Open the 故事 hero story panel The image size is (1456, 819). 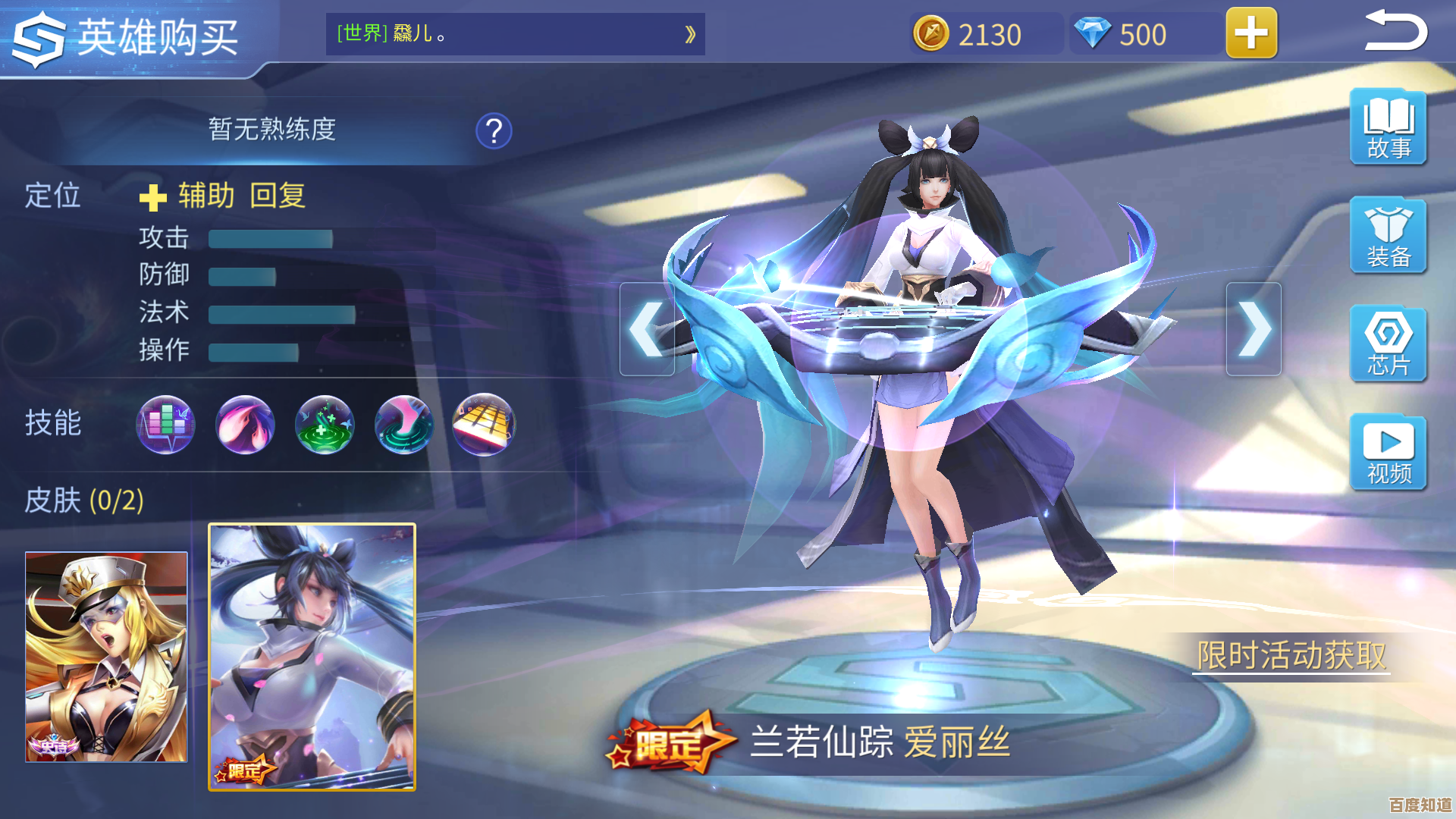coord(1388,127)
